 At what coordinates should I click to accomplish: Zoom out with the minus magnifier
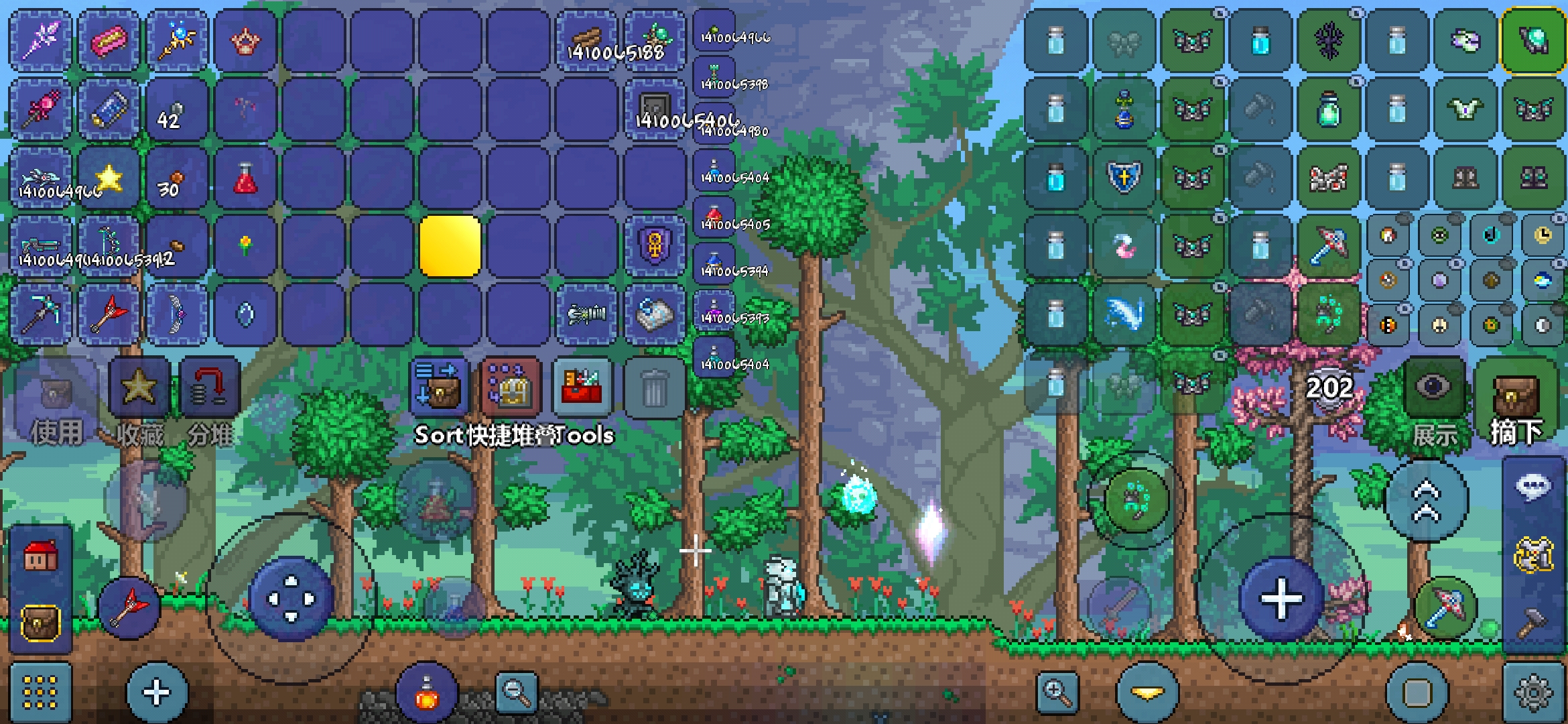[516, 692]
